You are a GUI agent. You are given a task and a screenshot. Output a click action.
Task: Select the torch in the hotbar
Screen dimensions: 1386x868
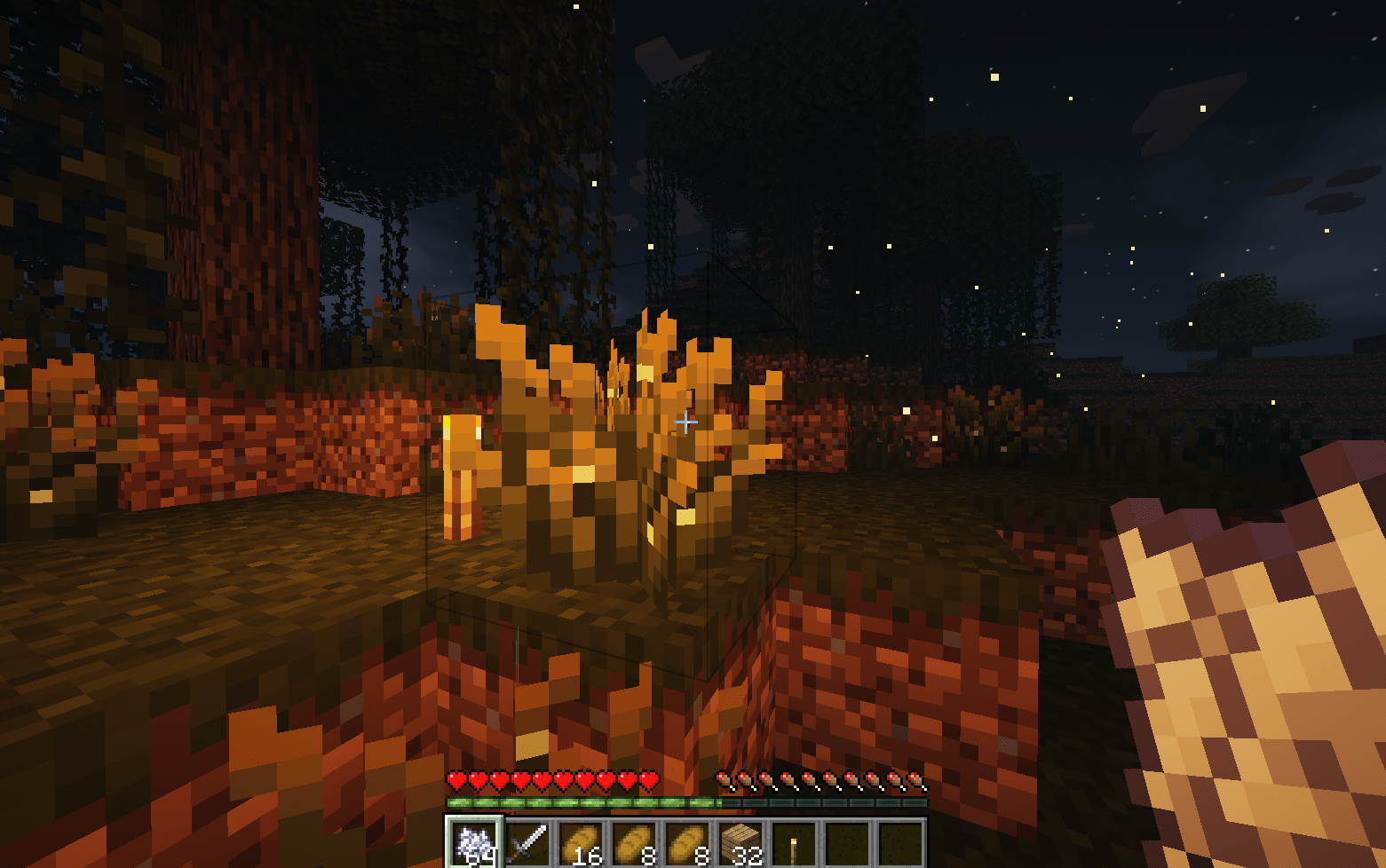793,841
